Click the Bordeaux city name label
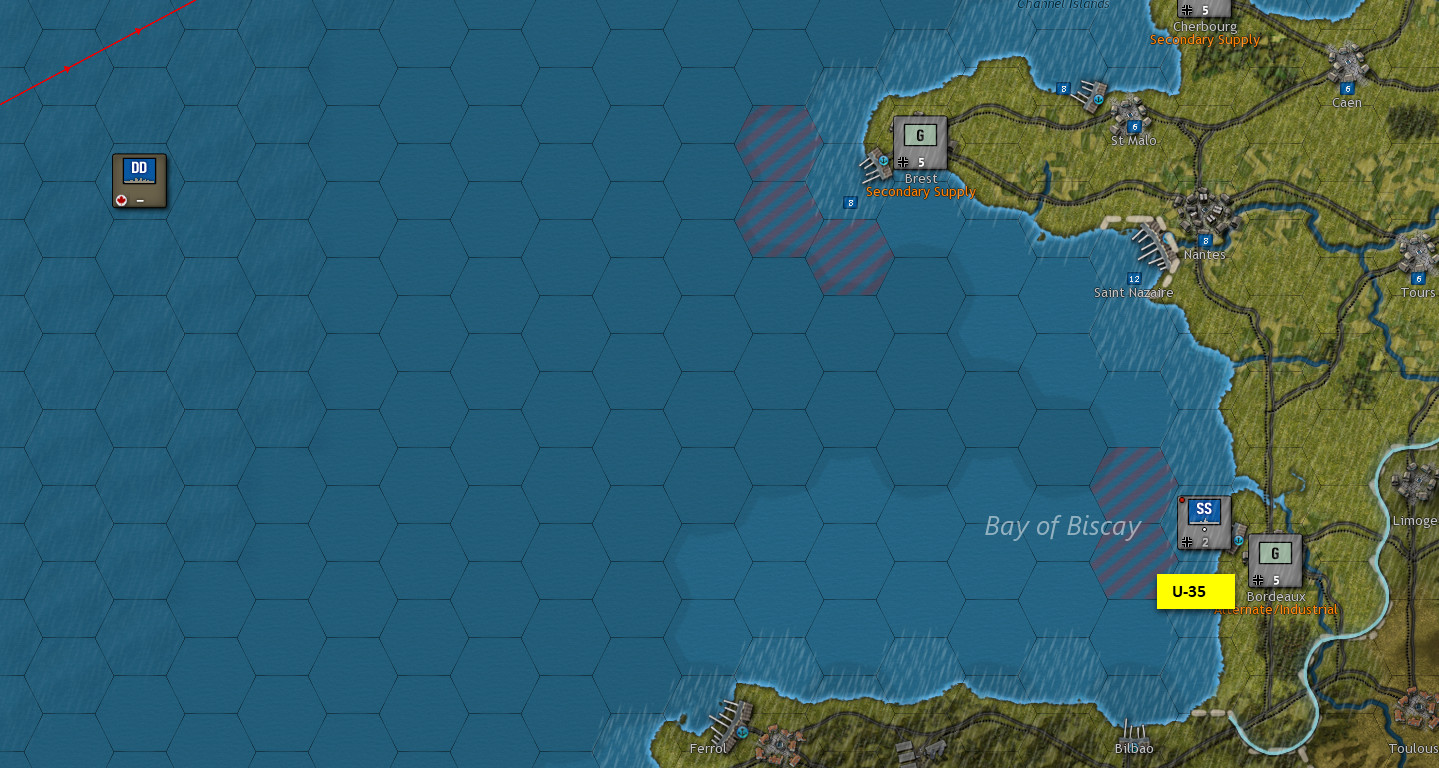Screen dimensions: 1439x768 [1274, 595]
